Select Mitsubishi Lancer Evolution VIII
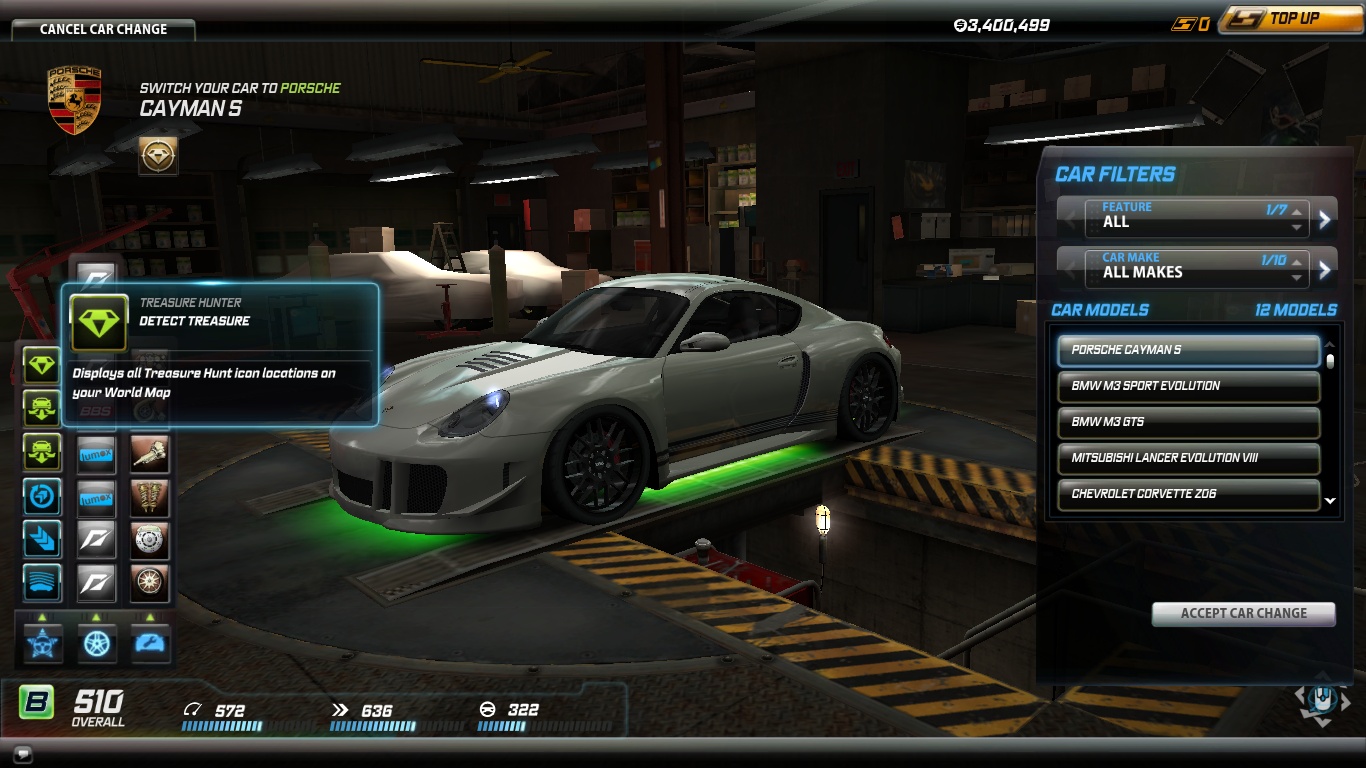The height and width of the screenshot is (768, 1366). [x=1188, y=458]
